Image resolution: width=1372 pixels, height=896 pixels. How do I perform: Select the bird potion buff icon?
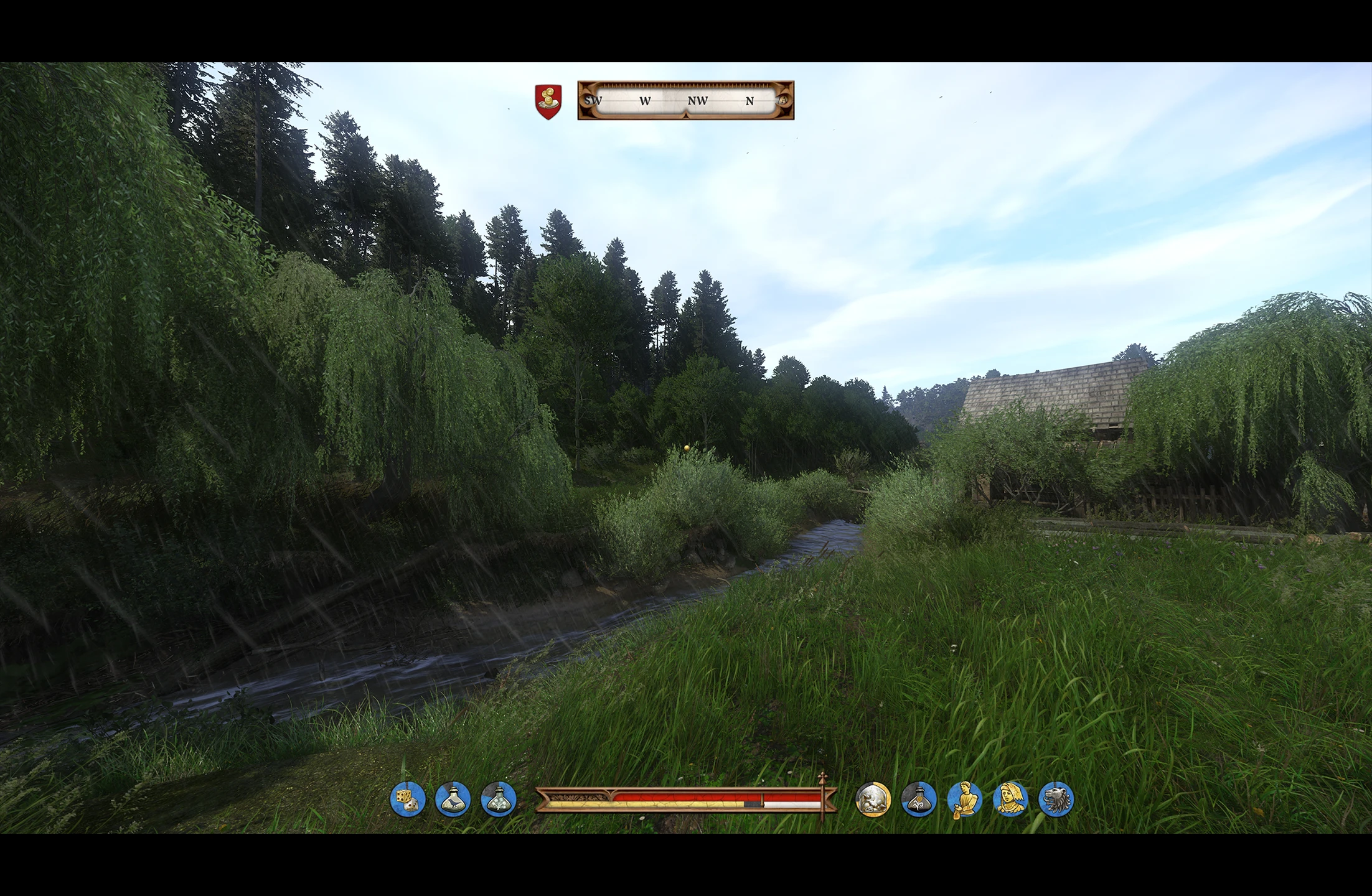[453, 799]
